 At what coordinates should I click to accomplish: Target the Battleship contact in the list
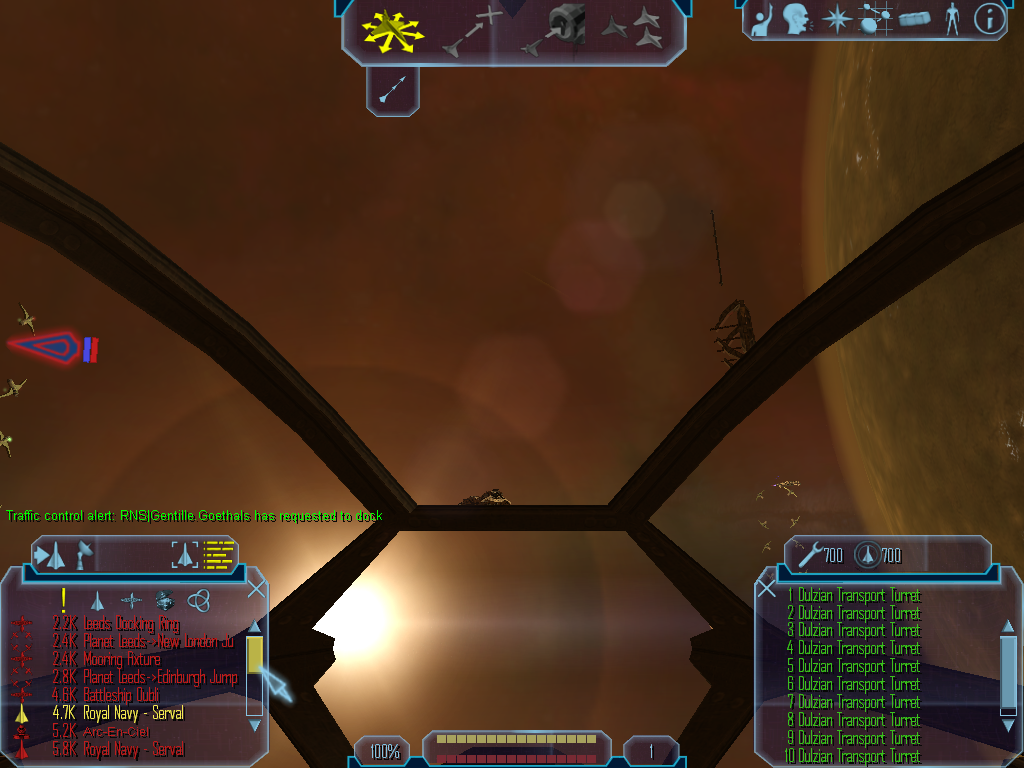click(121, 696)
